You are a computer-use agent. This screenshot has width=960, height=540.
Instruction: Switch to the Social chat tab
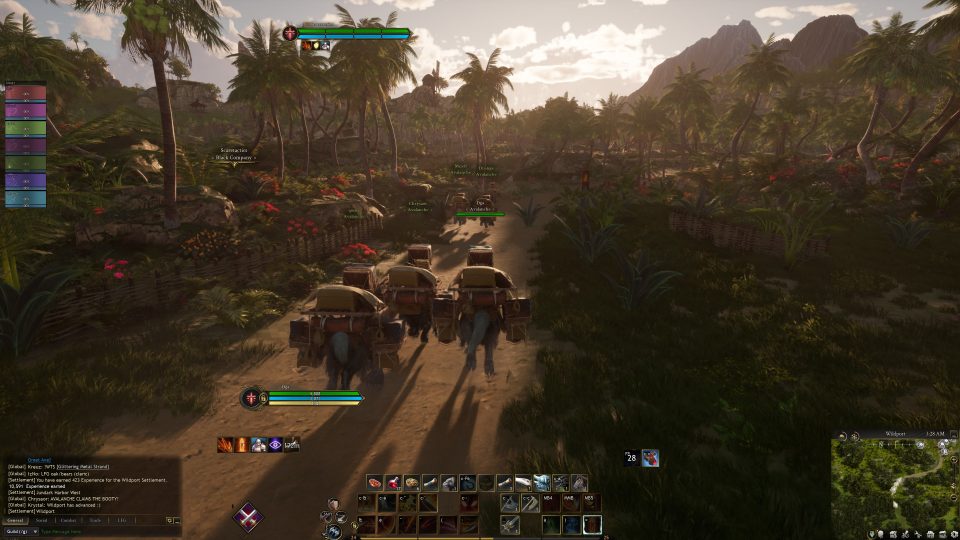pyautogui.click(x=42, y=520)
